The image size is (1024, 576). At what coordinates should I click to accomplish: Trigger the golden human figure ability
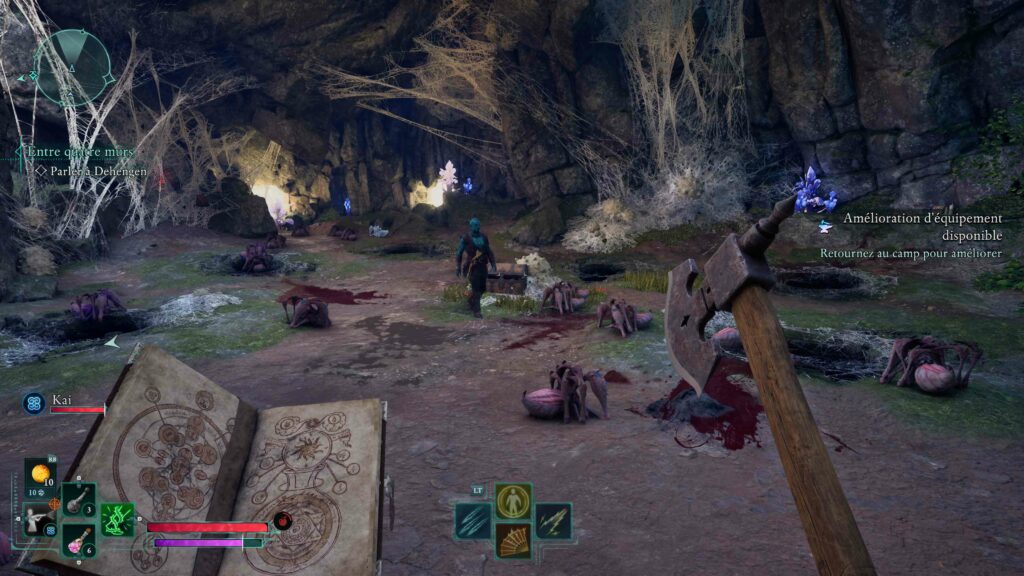pyautogui.click(x=513, y=501)
